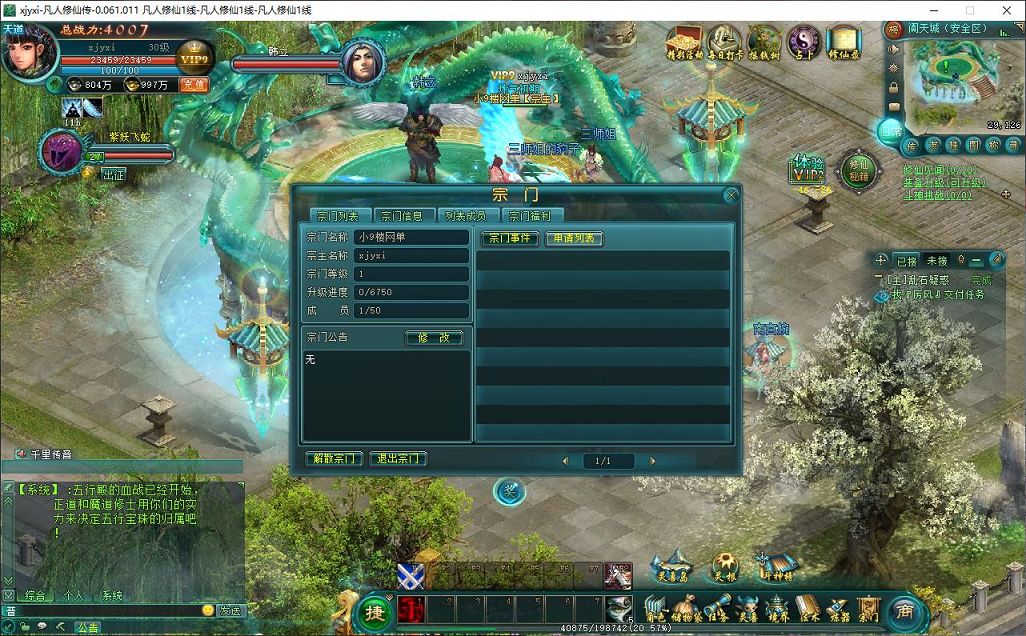Close the 宗门 sect window
This screenshot has height=636, width=1026.
click(x=731, y=196)
